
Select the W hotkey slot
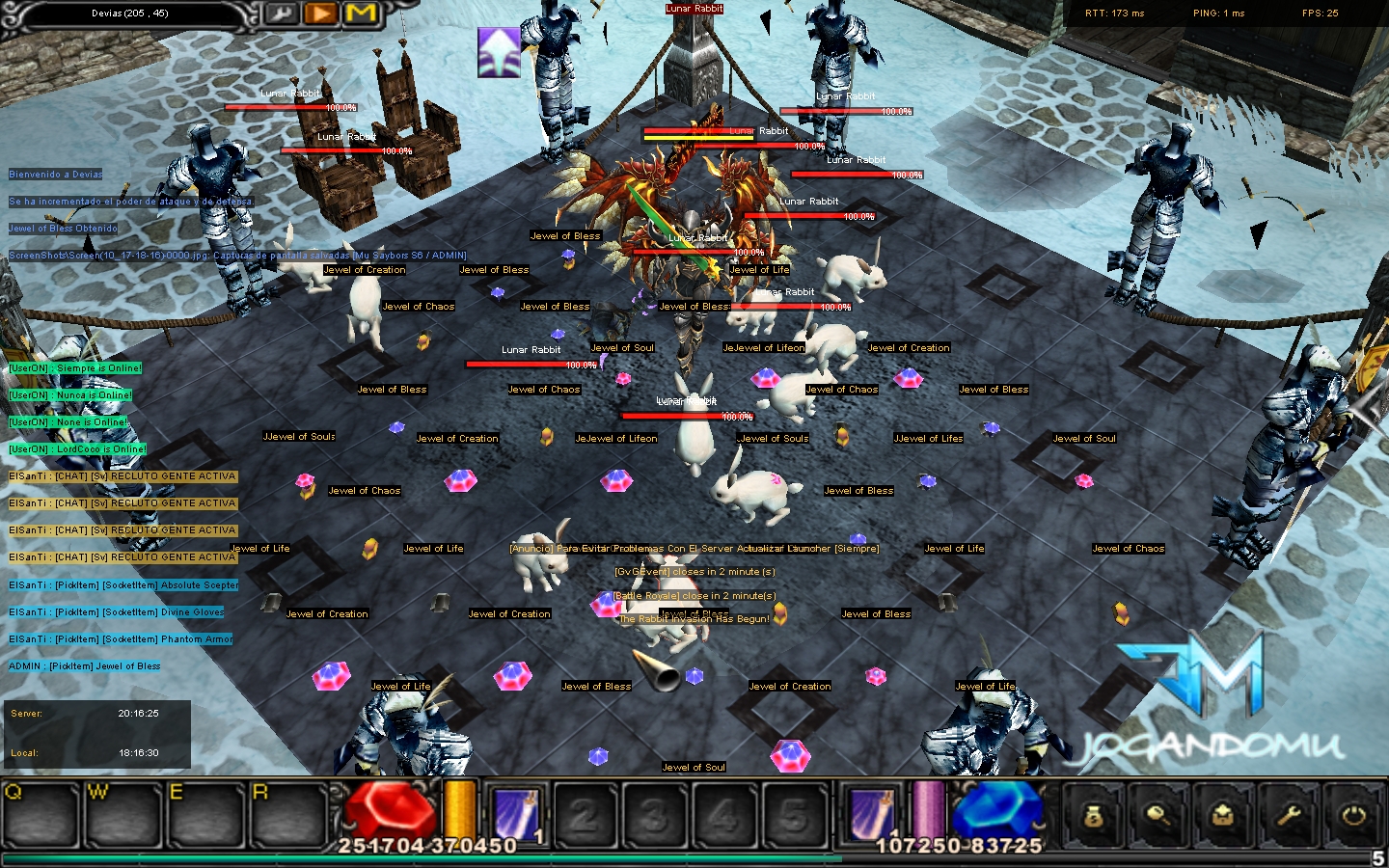124,815
